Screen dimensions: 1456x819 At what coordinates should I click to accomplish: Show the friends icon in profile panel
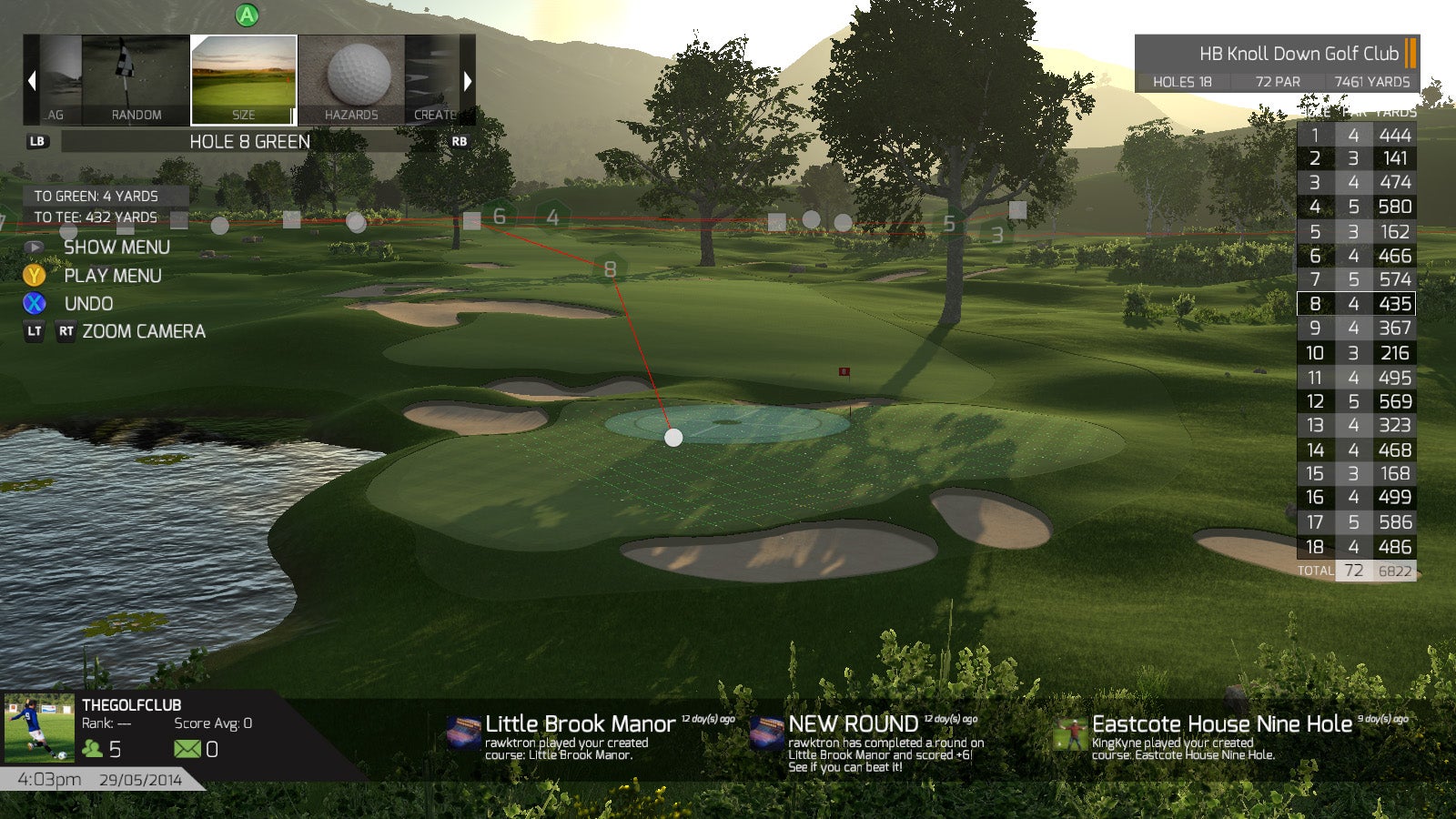click(93, 749)
